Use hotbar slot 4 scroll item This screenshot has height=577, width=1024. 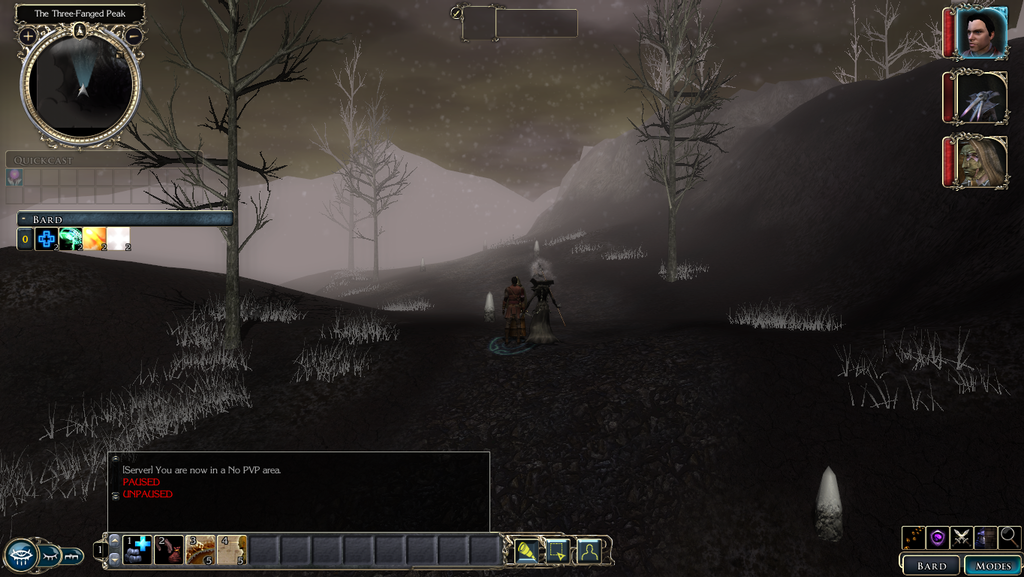[232, 550]
